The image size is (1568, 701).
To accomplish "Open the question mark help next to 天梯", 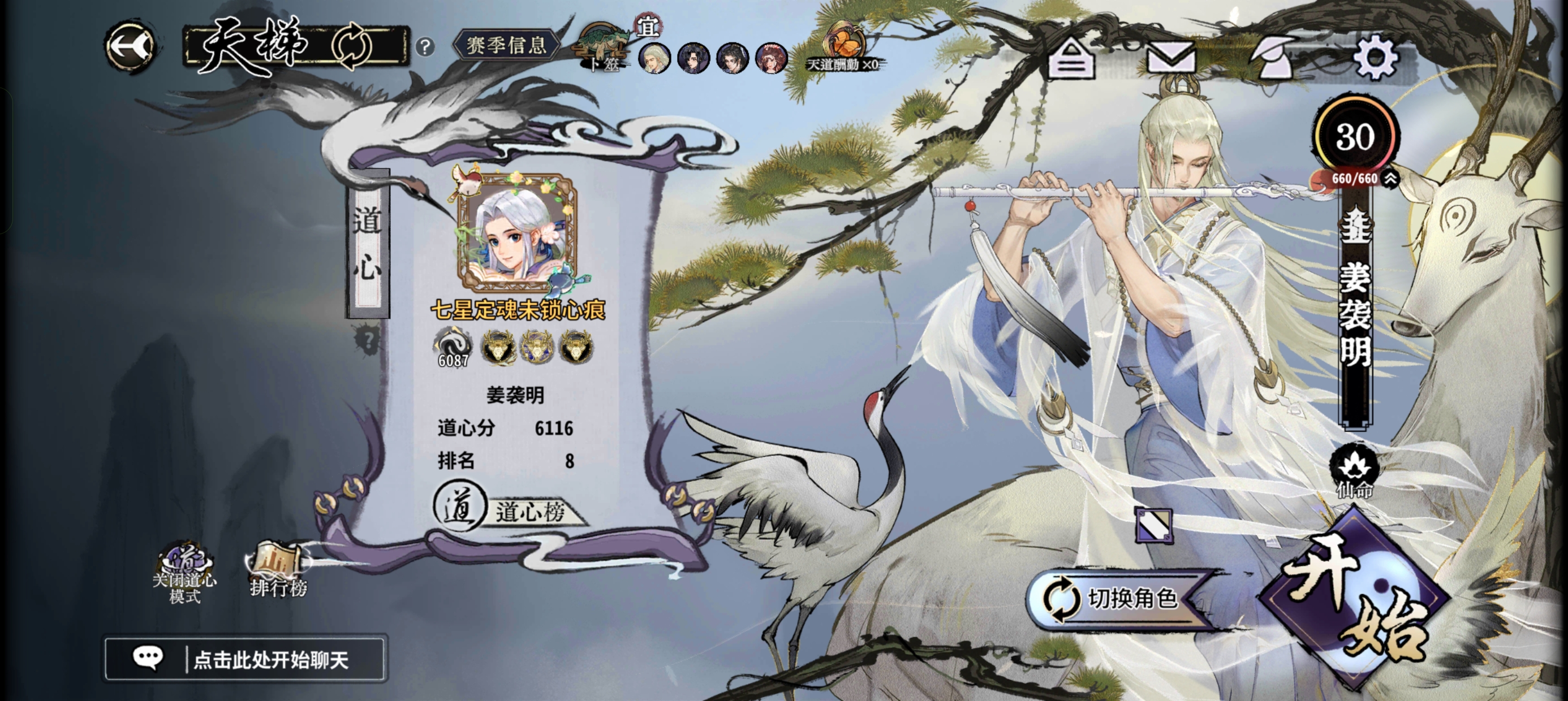I will tap(425, 47).
